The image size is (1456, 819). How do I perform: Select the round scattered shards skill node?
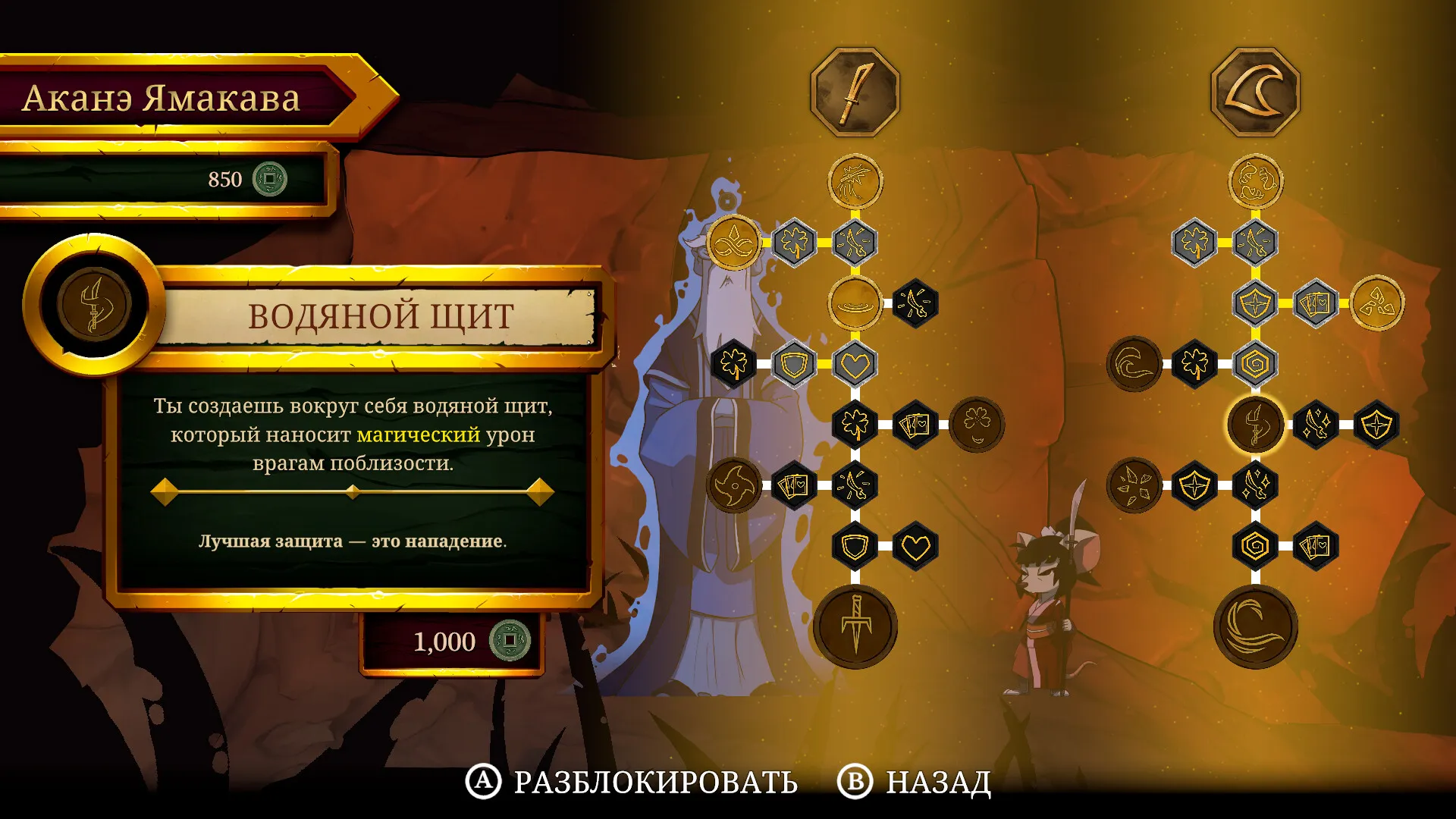1134,485
